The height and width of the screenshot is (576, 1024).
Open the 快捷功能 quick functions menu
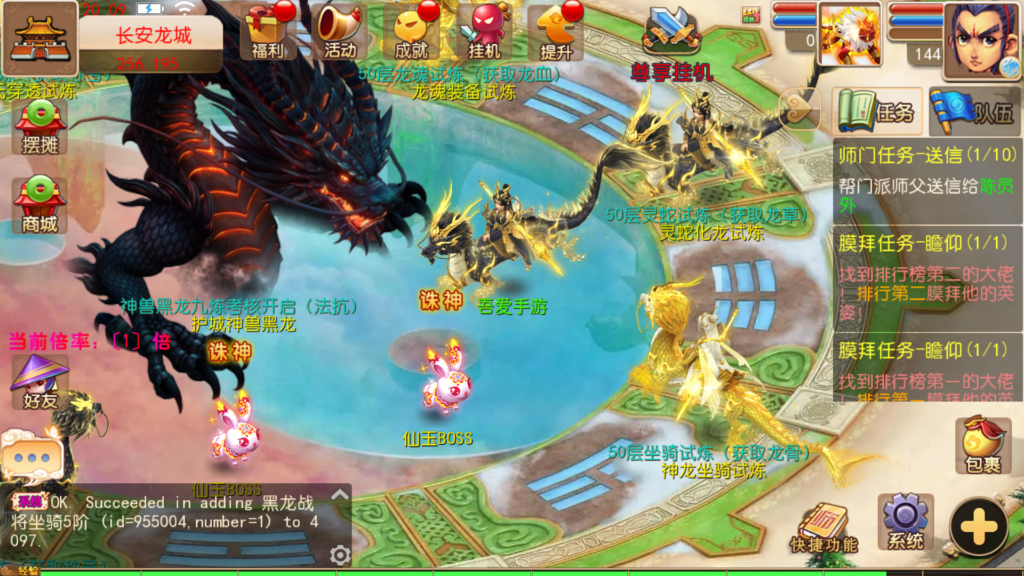tap(823, 526)
